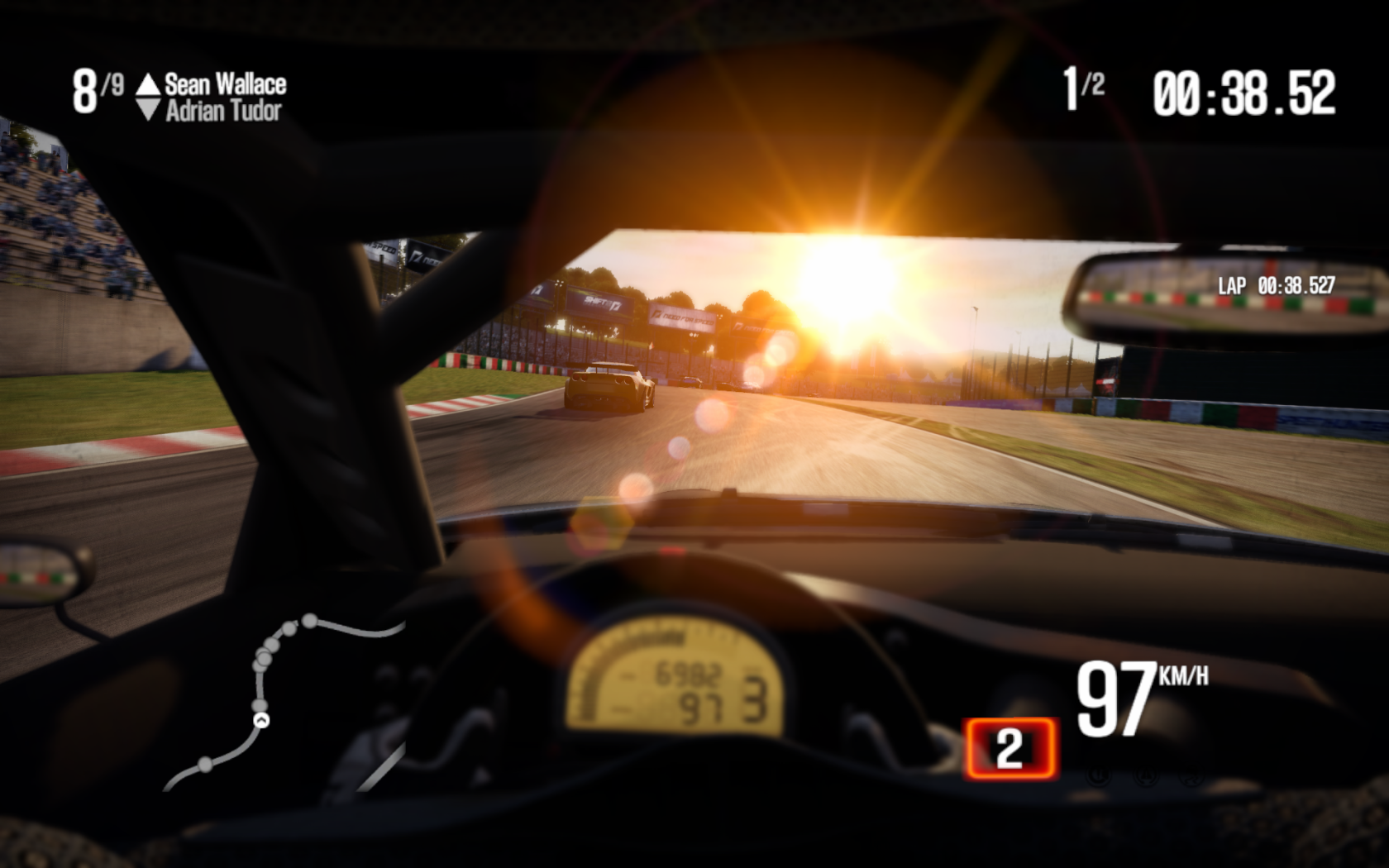Select the Sean Wallace name label
The width and height of the screenshot is (1389, 868).
(x=225, y=82)
